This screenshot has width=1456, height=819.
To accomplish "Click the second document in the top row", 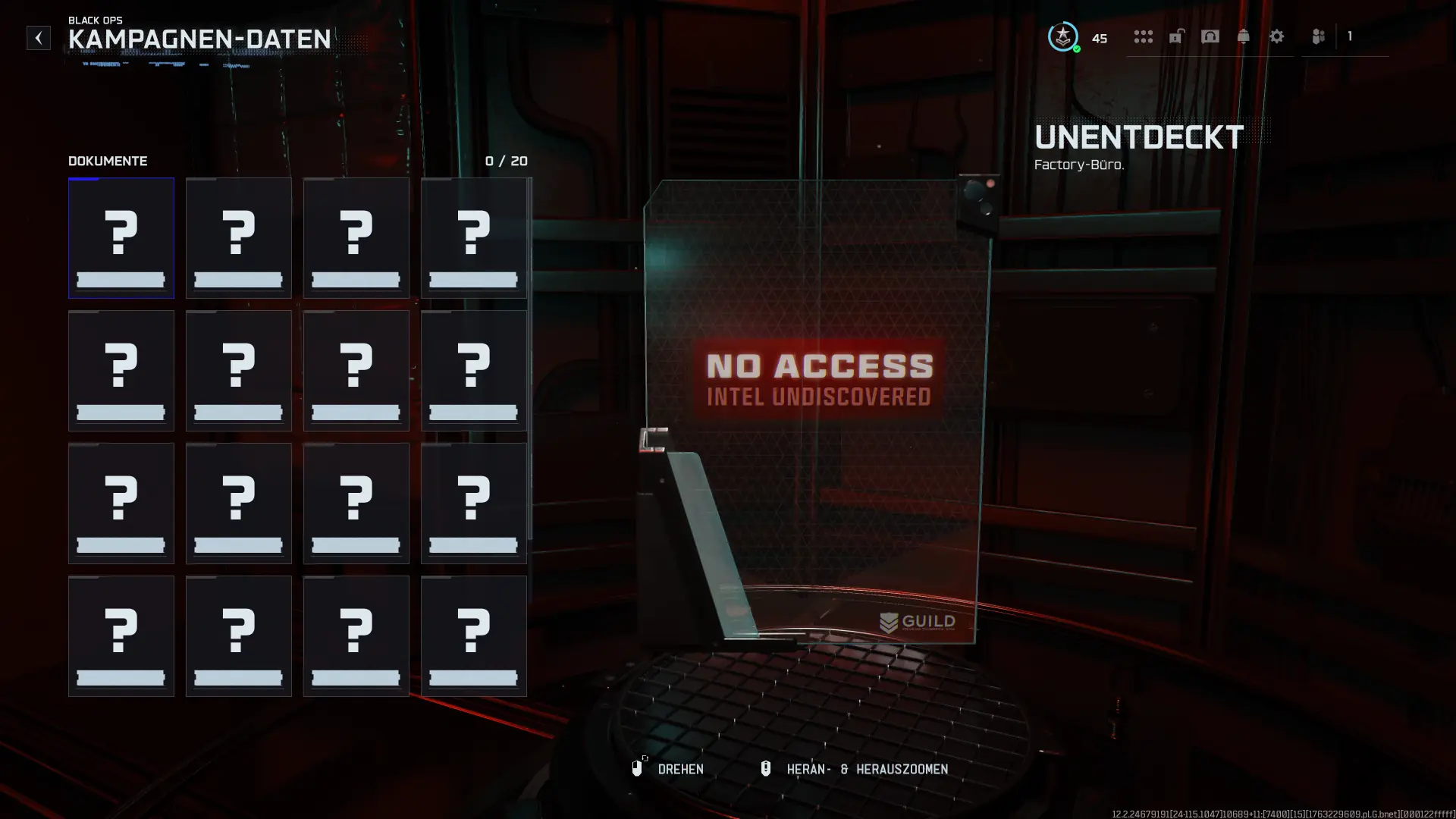I will [x=239, y=237].
